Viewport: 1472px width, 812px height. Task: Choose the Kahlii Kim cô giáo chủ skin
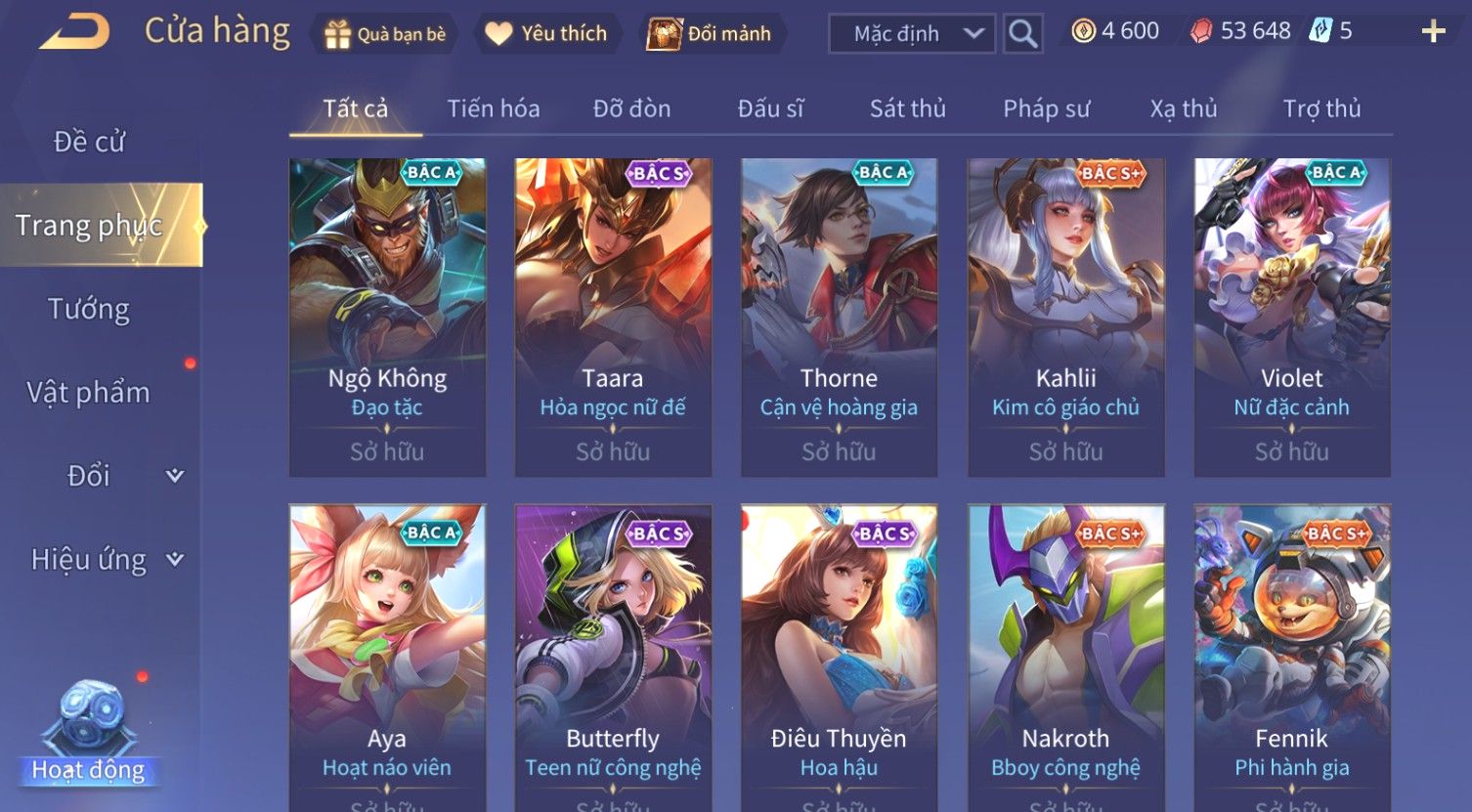1065,317
